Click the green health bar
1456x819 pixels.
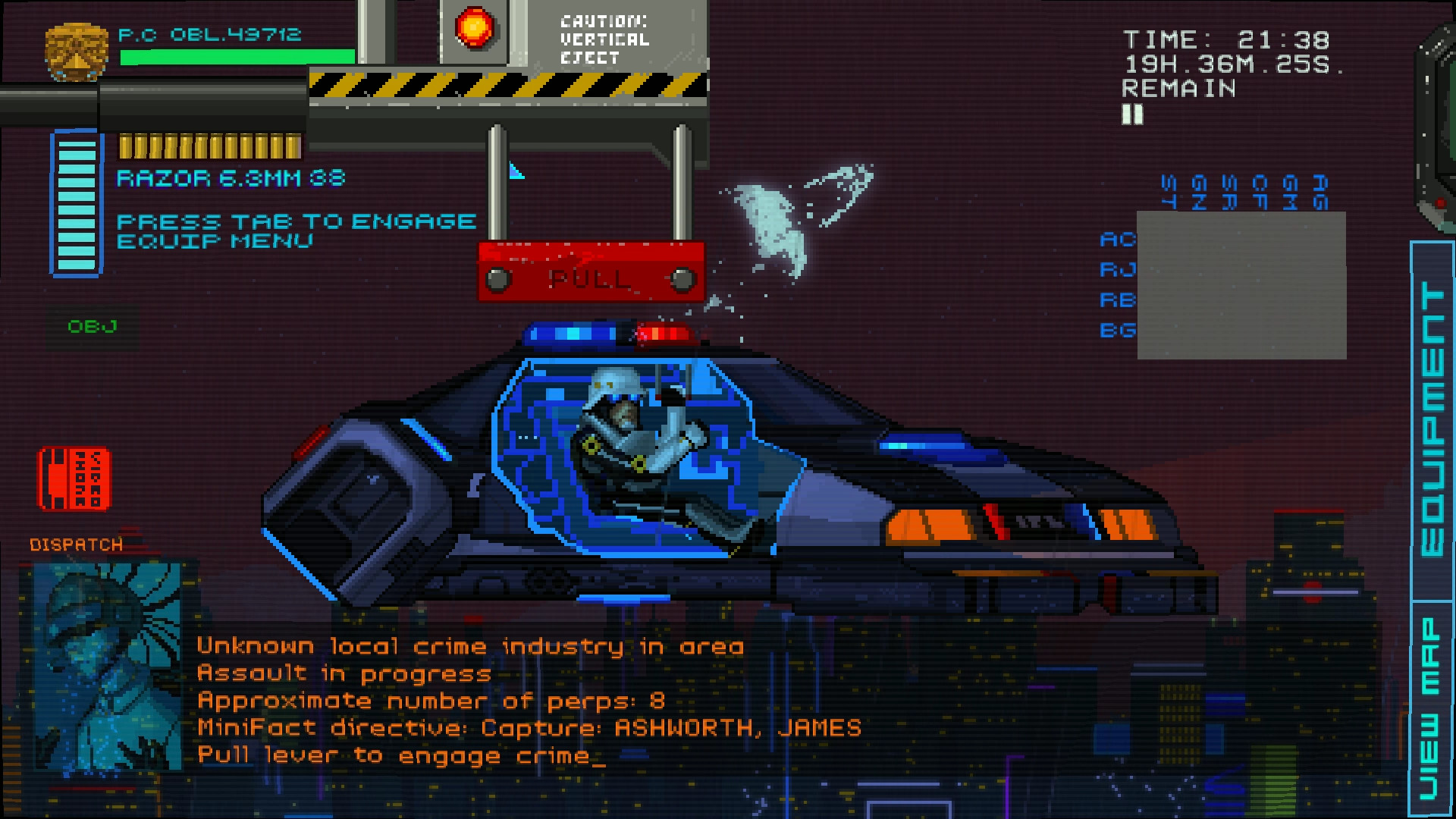[235, 55]
